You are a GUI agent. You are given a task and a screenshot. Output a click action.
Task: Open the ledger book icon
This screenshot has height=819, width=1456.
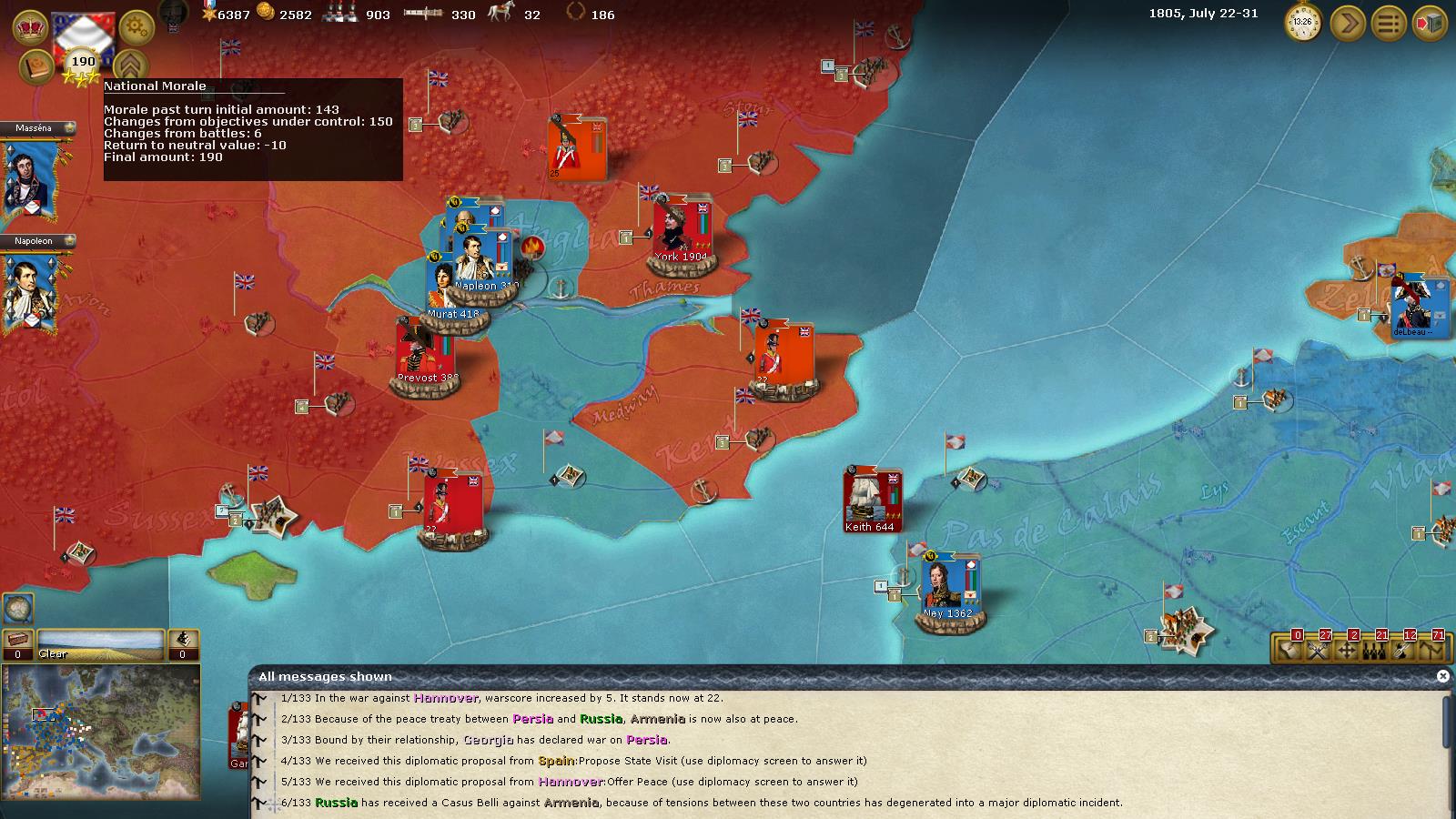pyautogui.click(x=36, y=67)
